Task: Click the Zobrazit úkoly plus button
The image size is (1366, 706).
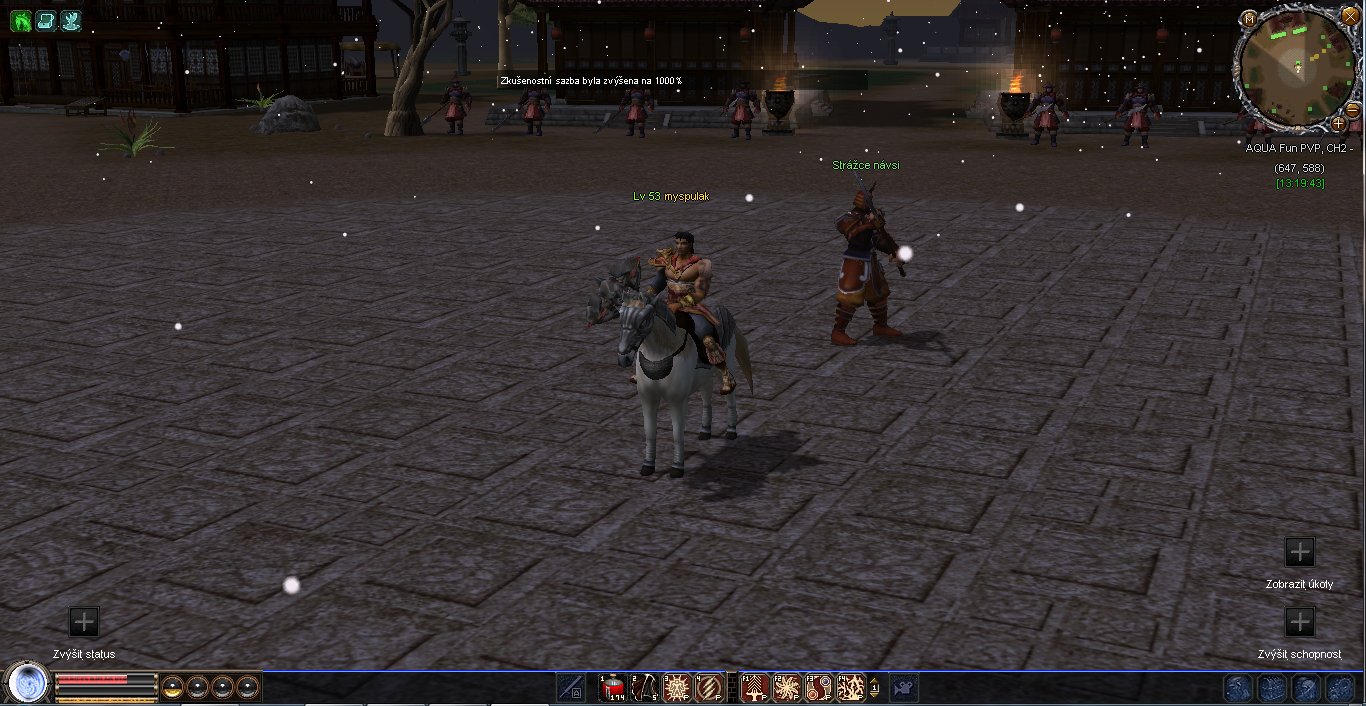Action: [x=1299, y=552]
